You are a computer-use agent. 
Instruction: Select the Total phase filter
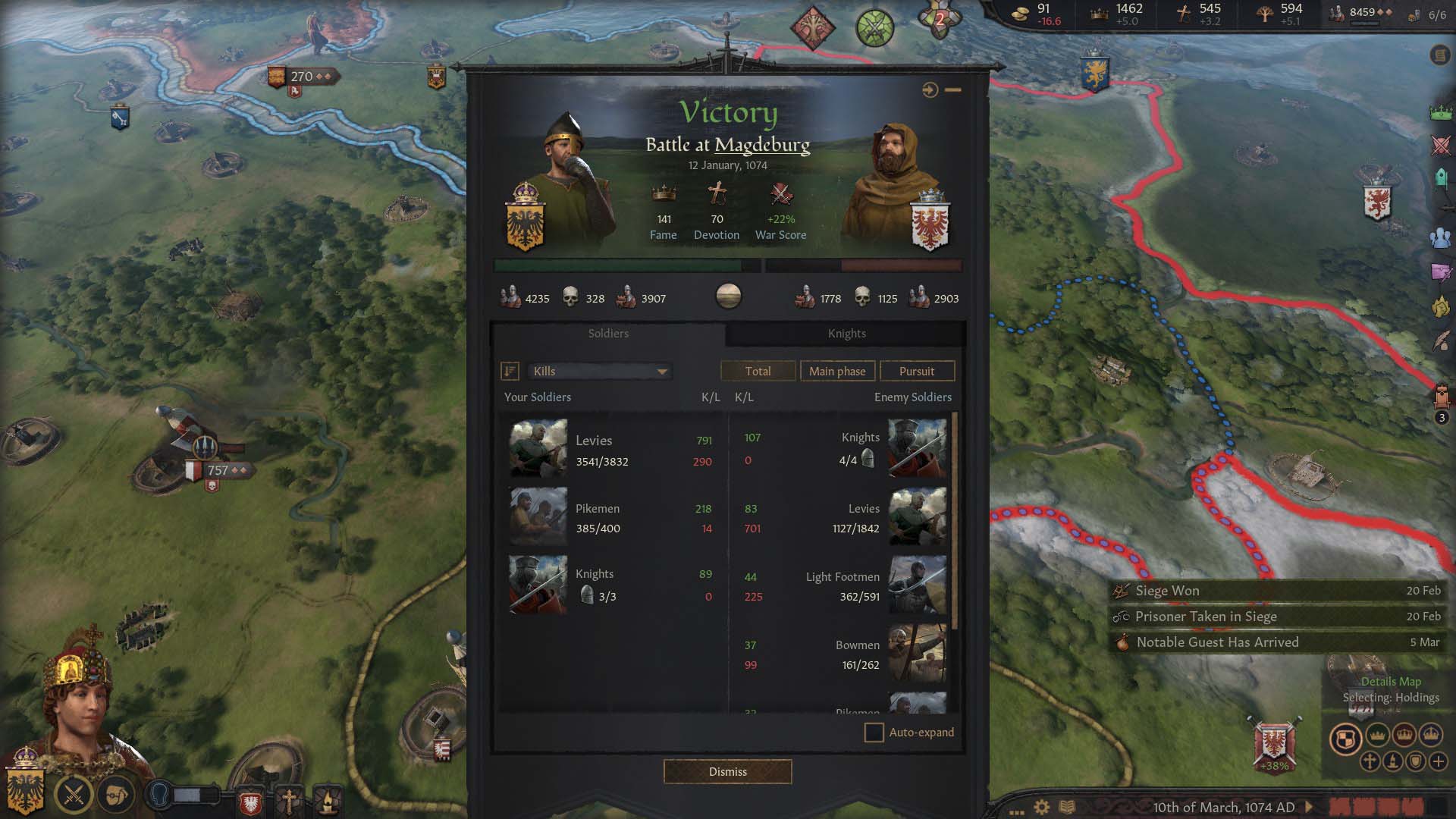click(x=758, y=372)
